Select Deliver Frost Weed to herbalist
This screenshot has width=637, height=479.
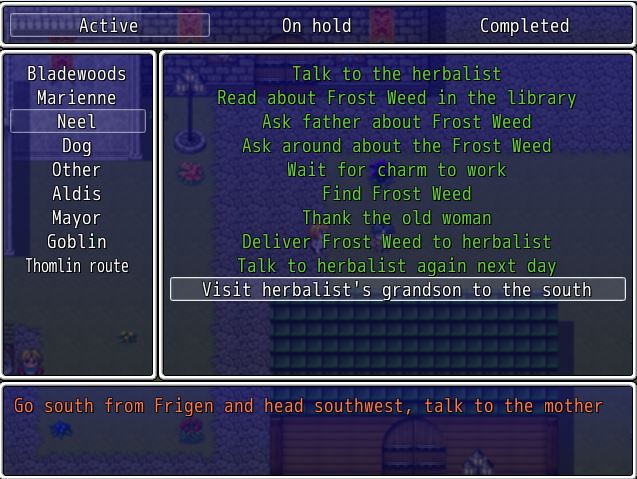click(397, 242)
